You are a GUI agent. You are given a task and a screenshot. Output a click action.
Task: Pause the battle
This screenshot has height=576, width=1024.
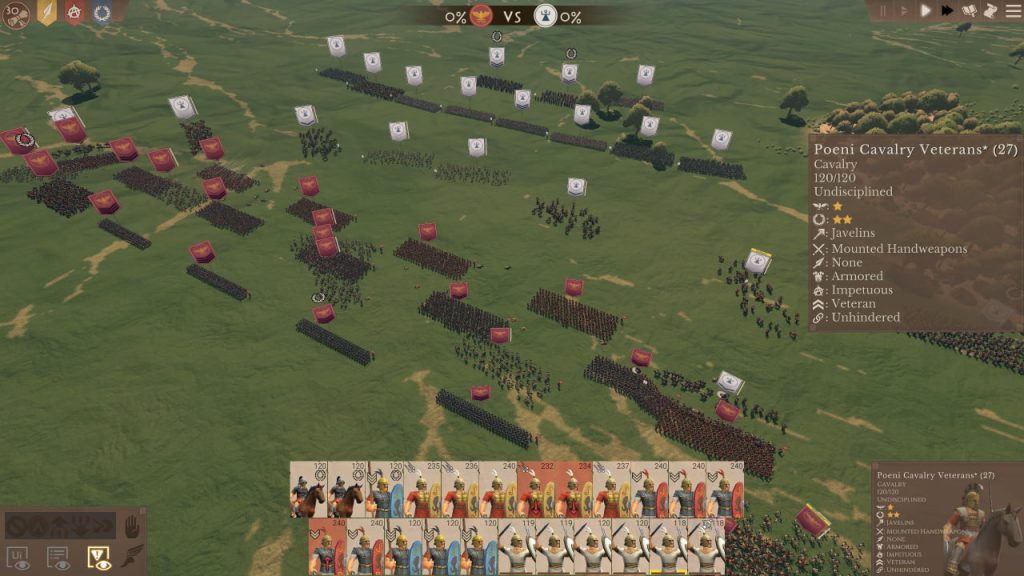tap(883, 11)
